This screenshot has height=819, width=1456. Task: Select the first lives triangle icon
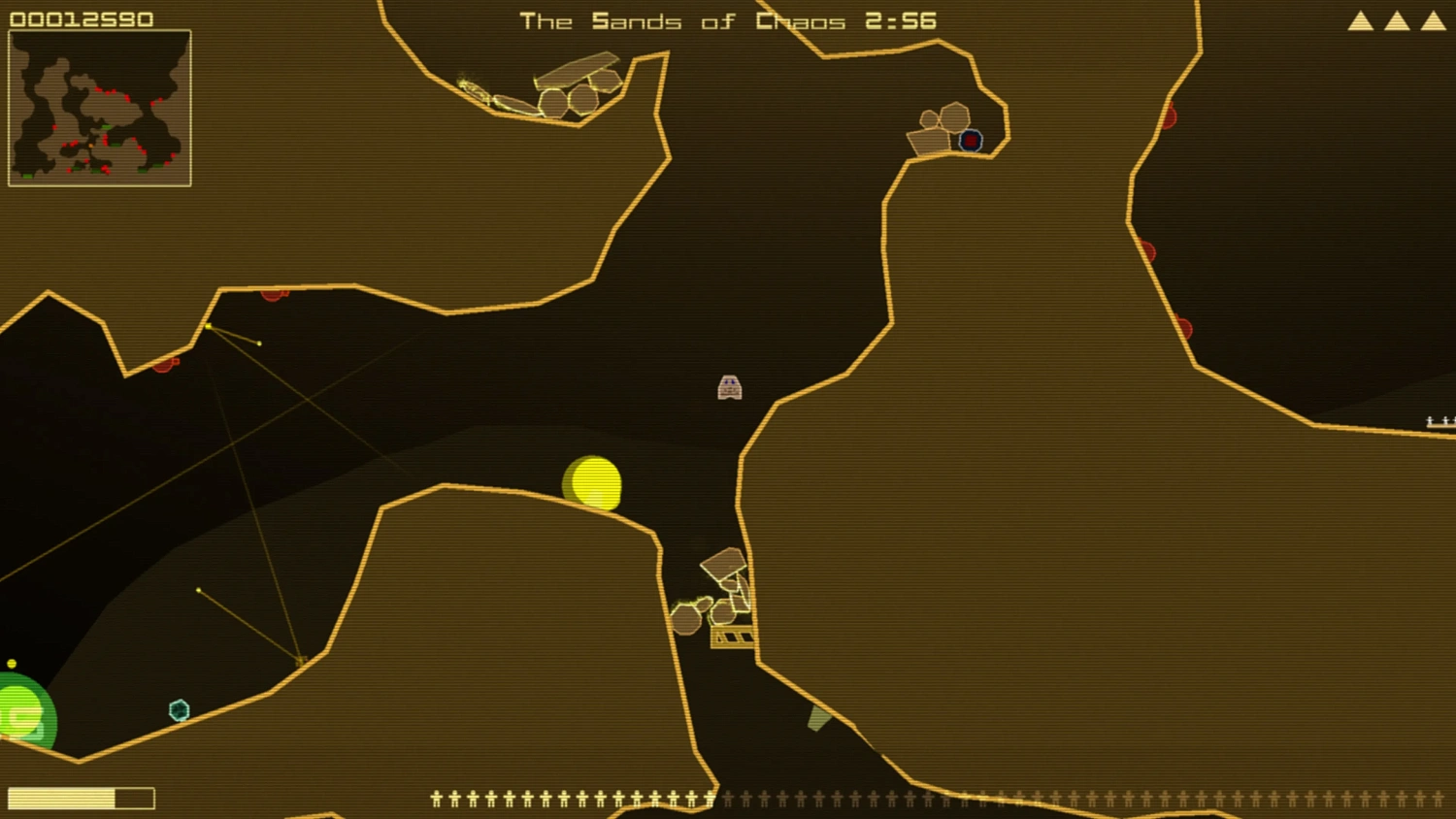click(x=1359, y=19)
